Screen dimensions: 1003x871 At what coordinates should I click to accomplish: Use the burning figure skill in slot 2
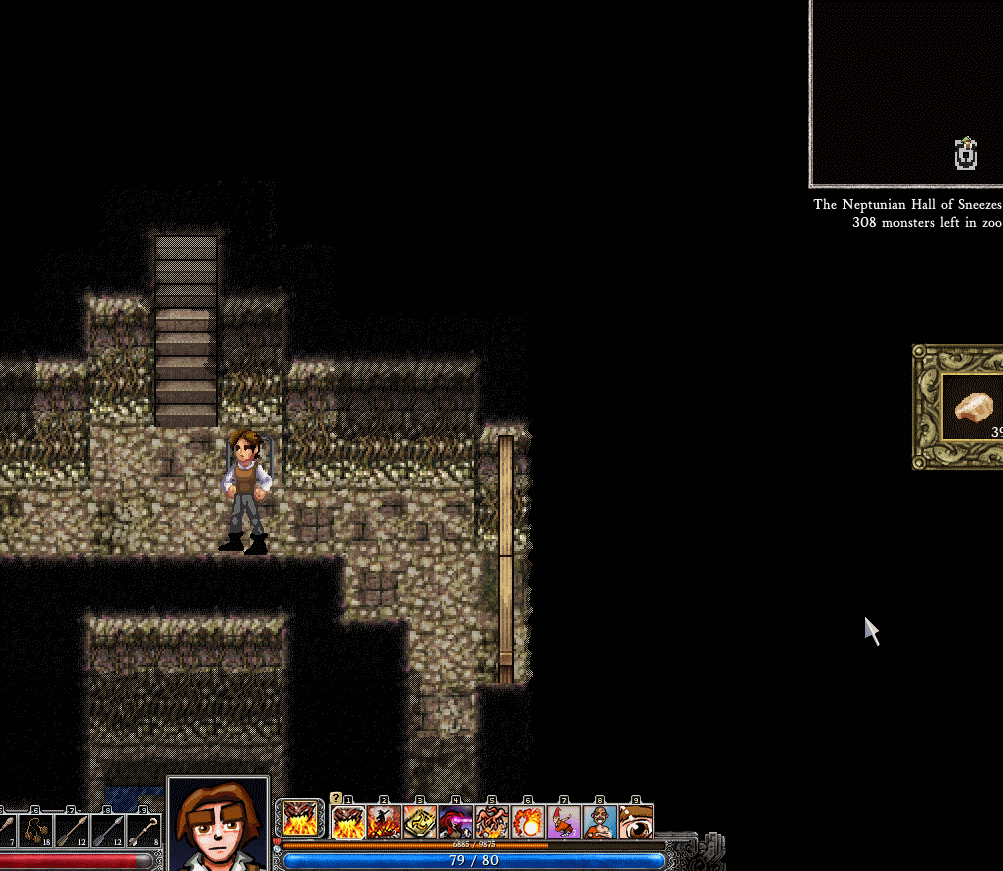point(384,822)
